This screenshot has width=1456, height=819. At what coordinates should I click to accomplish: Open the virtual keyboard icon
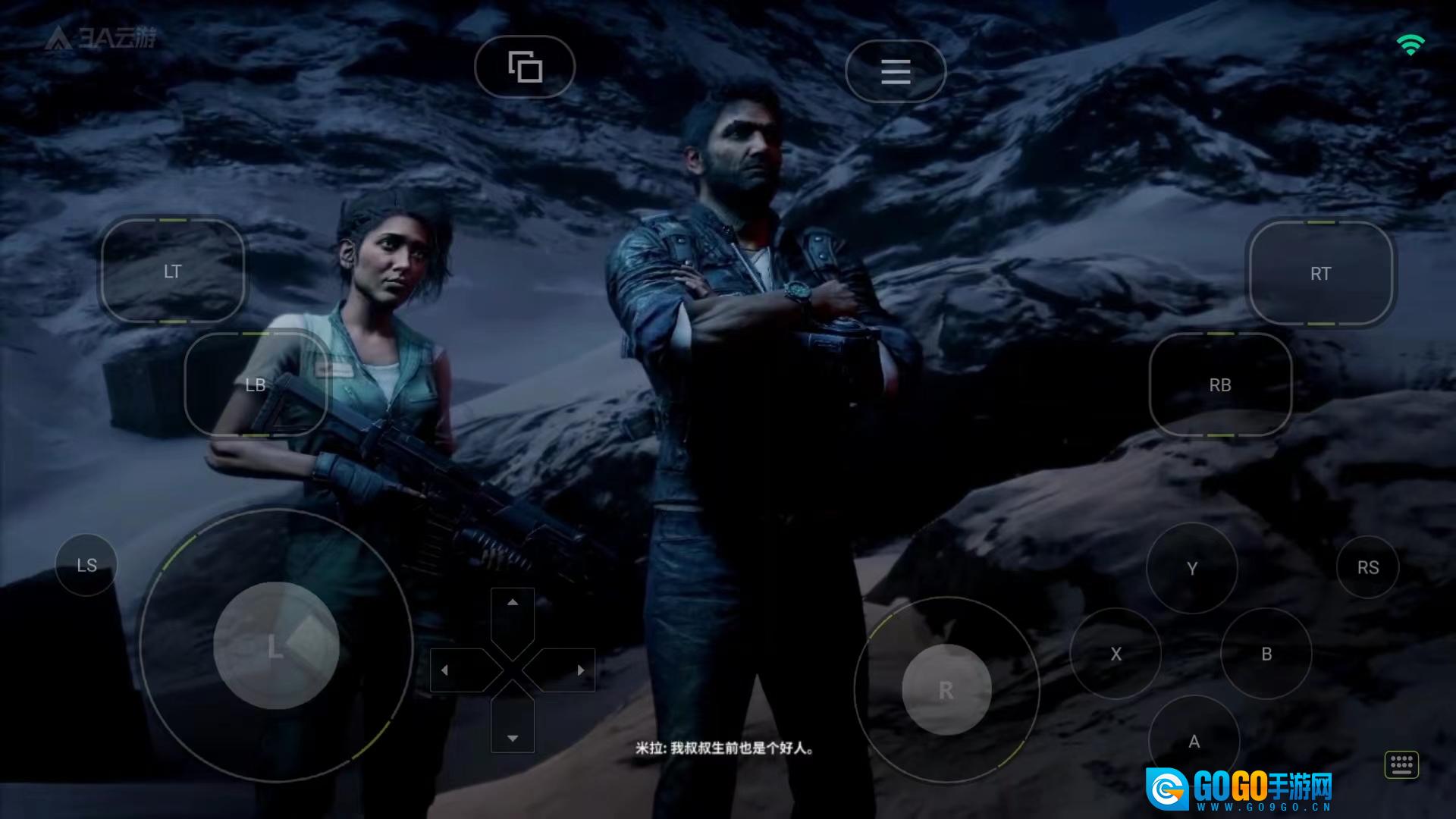pos(1401,764)
